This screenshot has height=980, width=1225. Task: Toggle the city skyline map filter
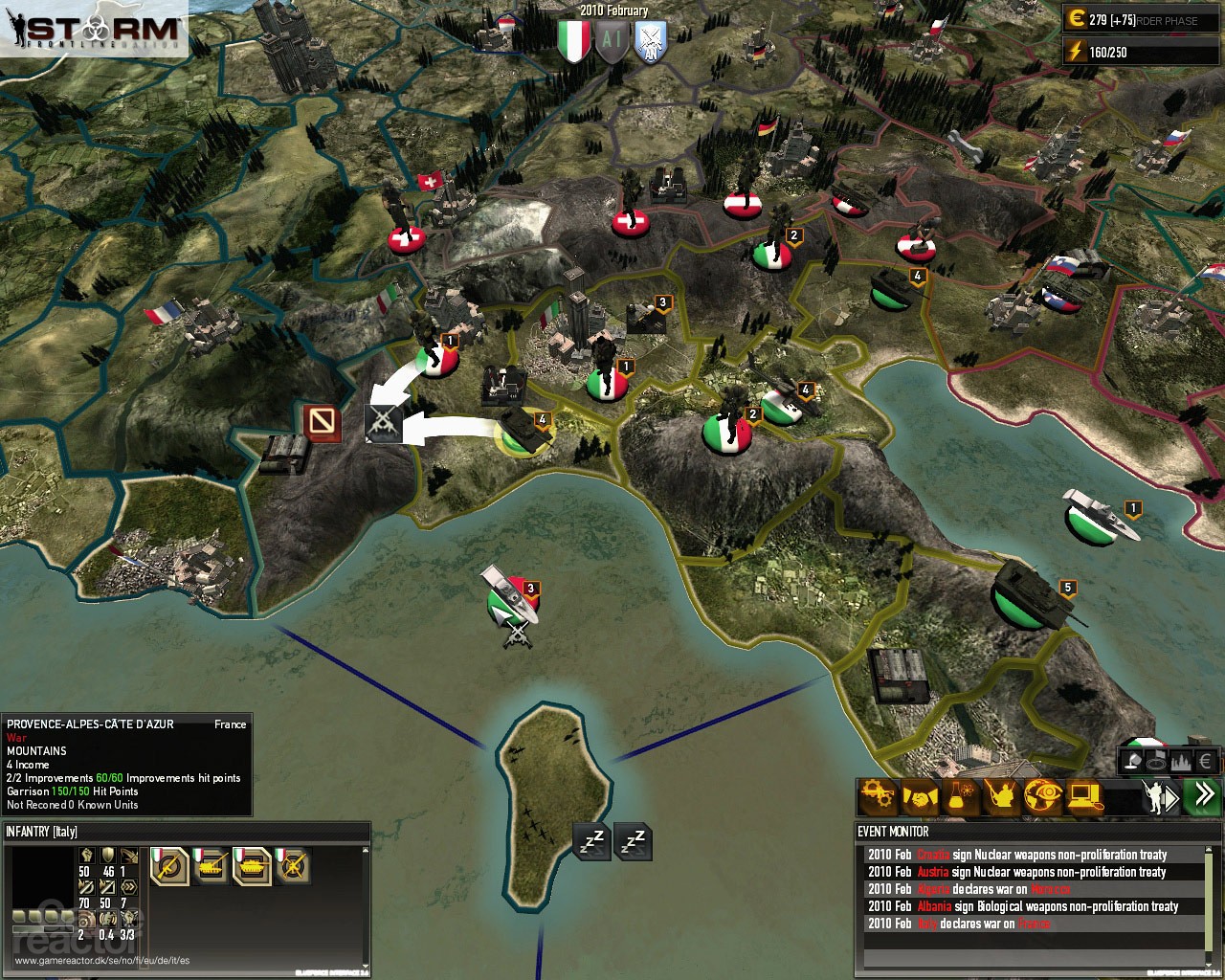[1181, 762]
